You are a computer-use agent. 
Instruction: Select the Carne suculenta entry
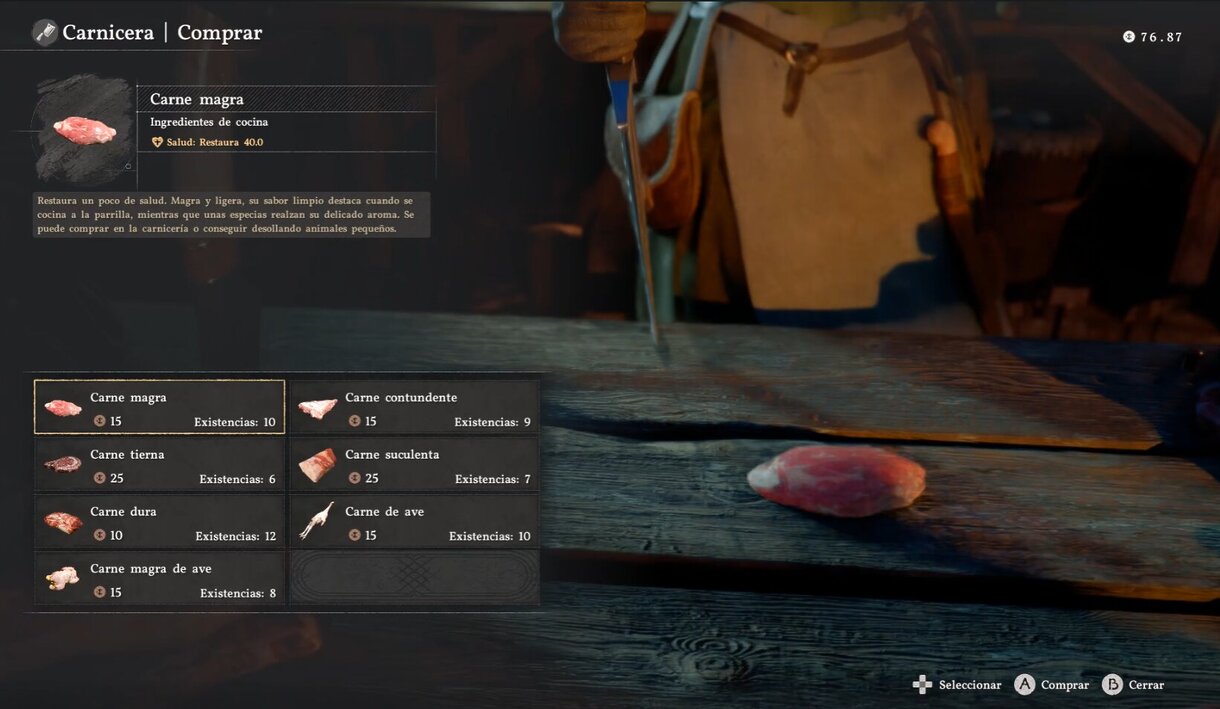point(414,465)
